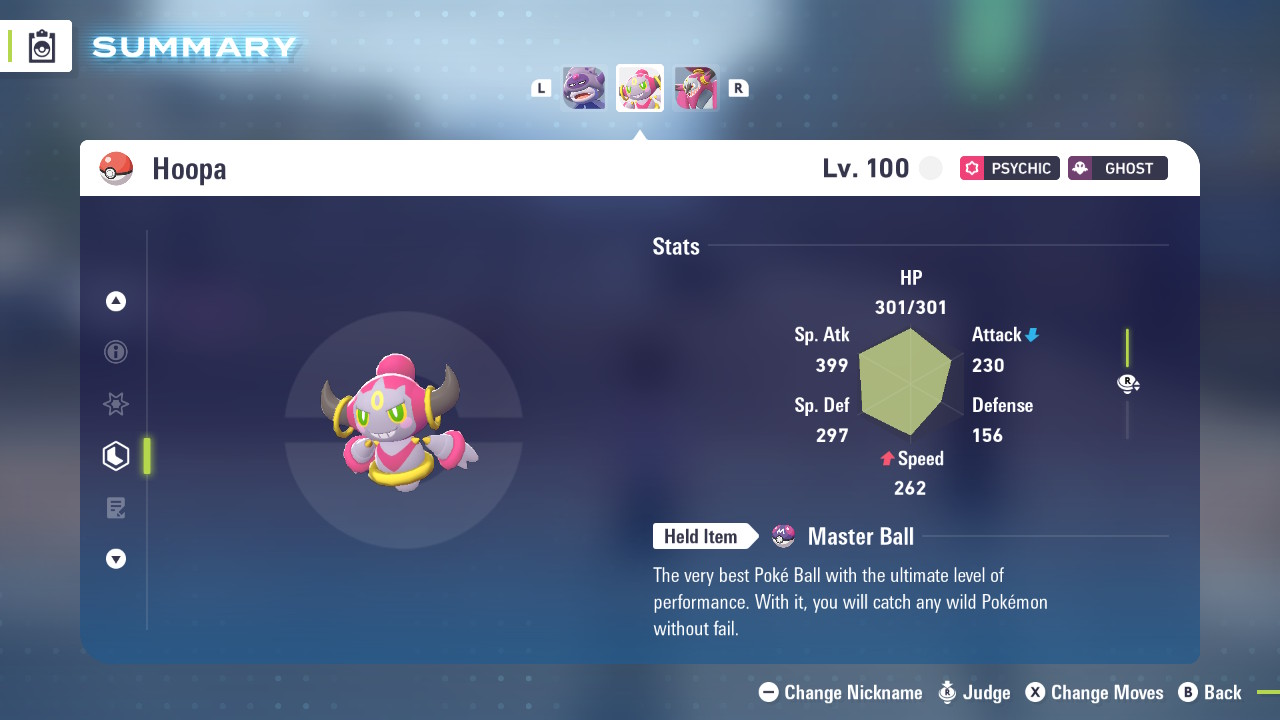This screenshot has width=1280, height=720.
Task: Select the stats hexagon page tab
Action: (116, 456)
